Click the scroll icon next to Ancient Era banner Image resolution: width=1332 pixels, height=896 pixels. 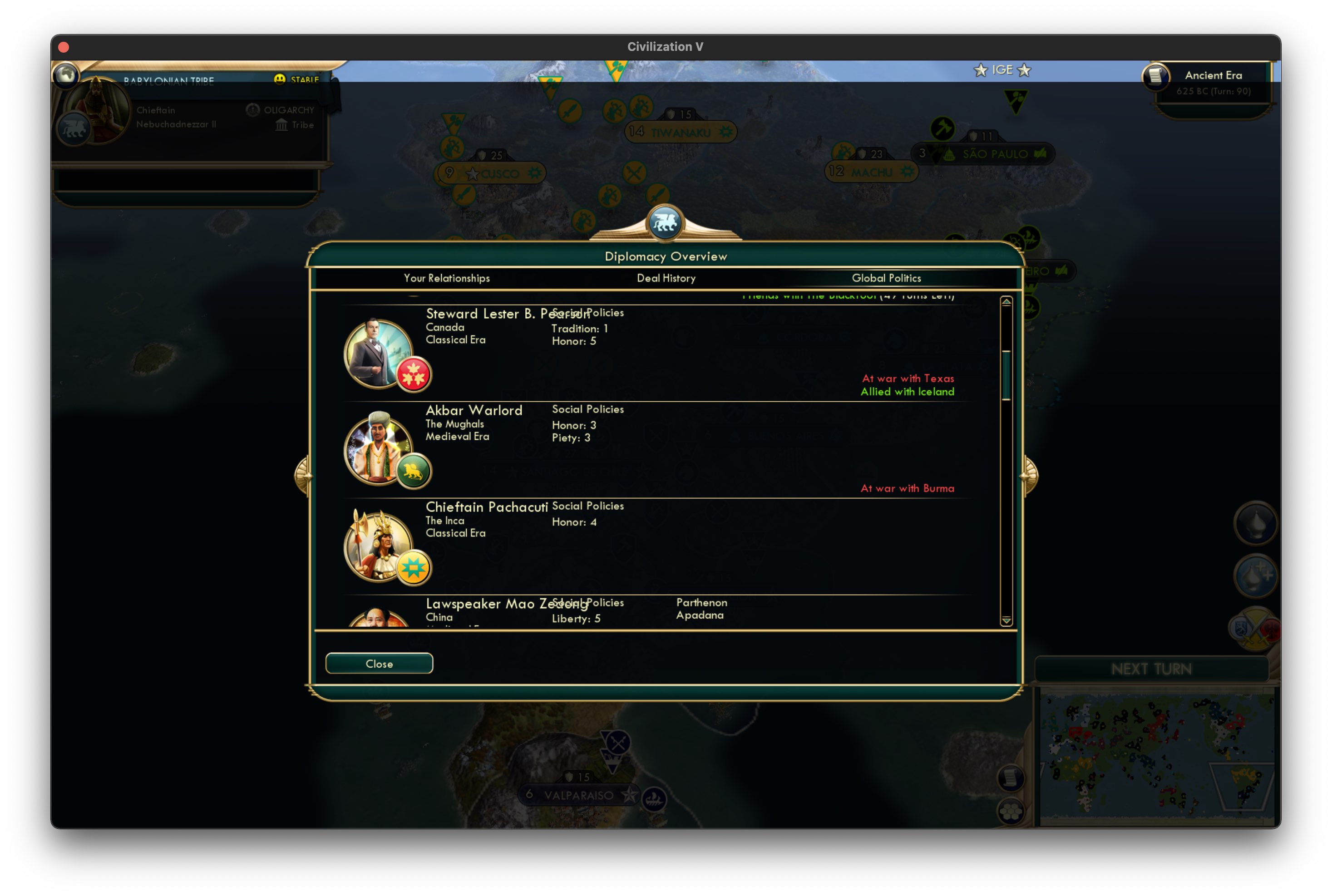(1155, 78)
